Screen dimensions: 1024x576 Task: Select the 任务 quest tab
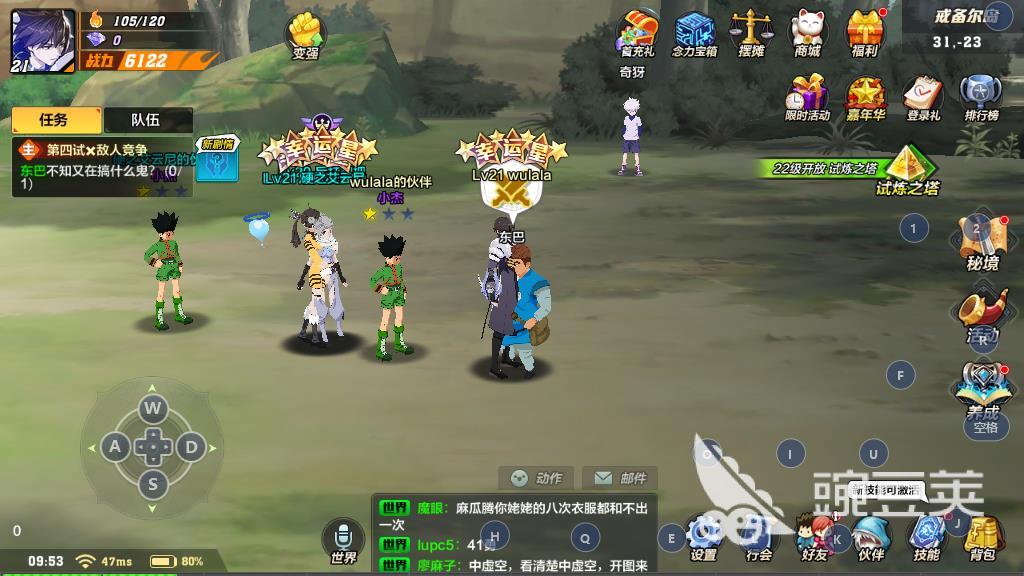pos(55,120)
